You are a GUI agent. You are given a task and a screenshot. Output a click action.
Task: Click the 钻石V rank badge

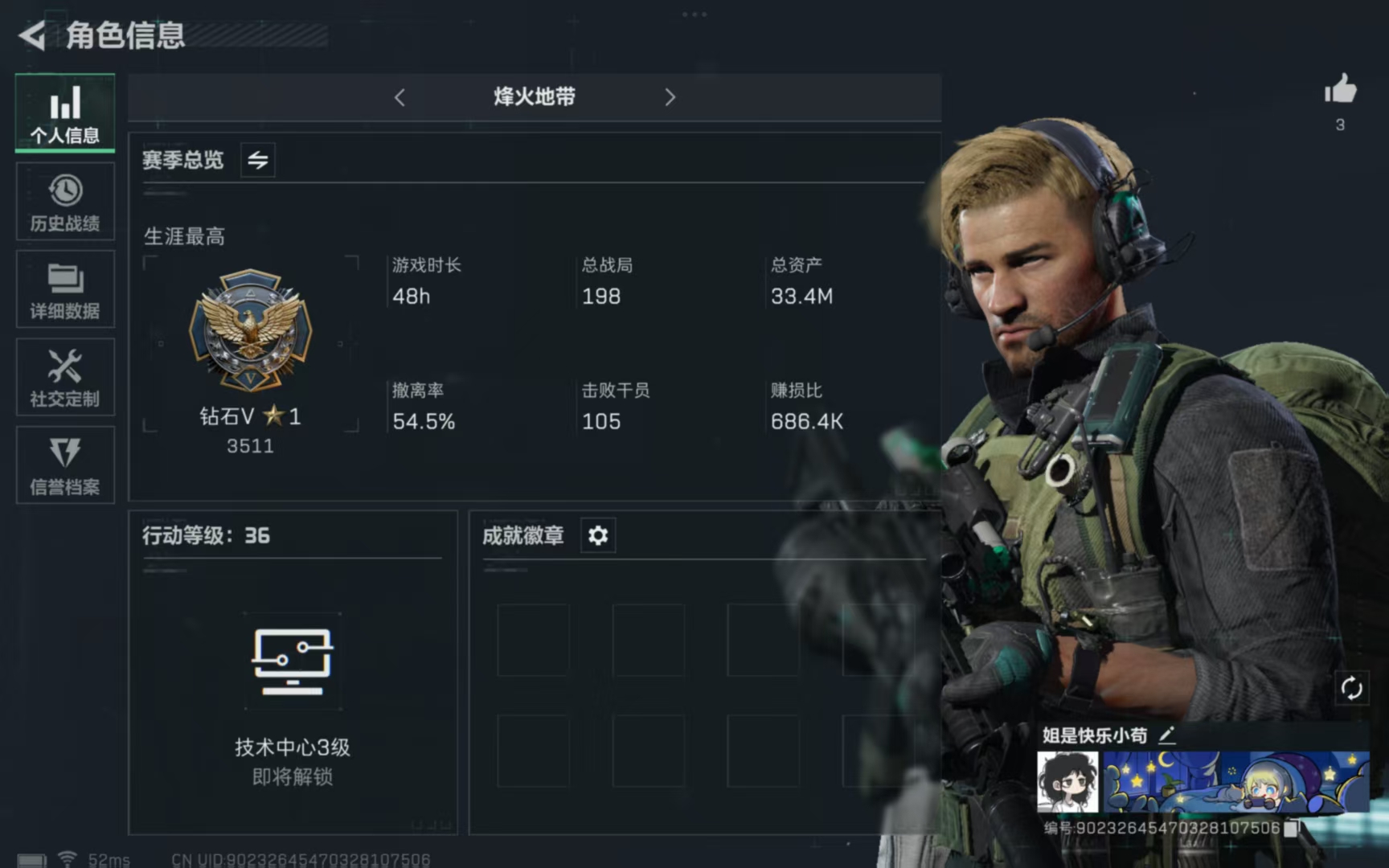[250, 330]
